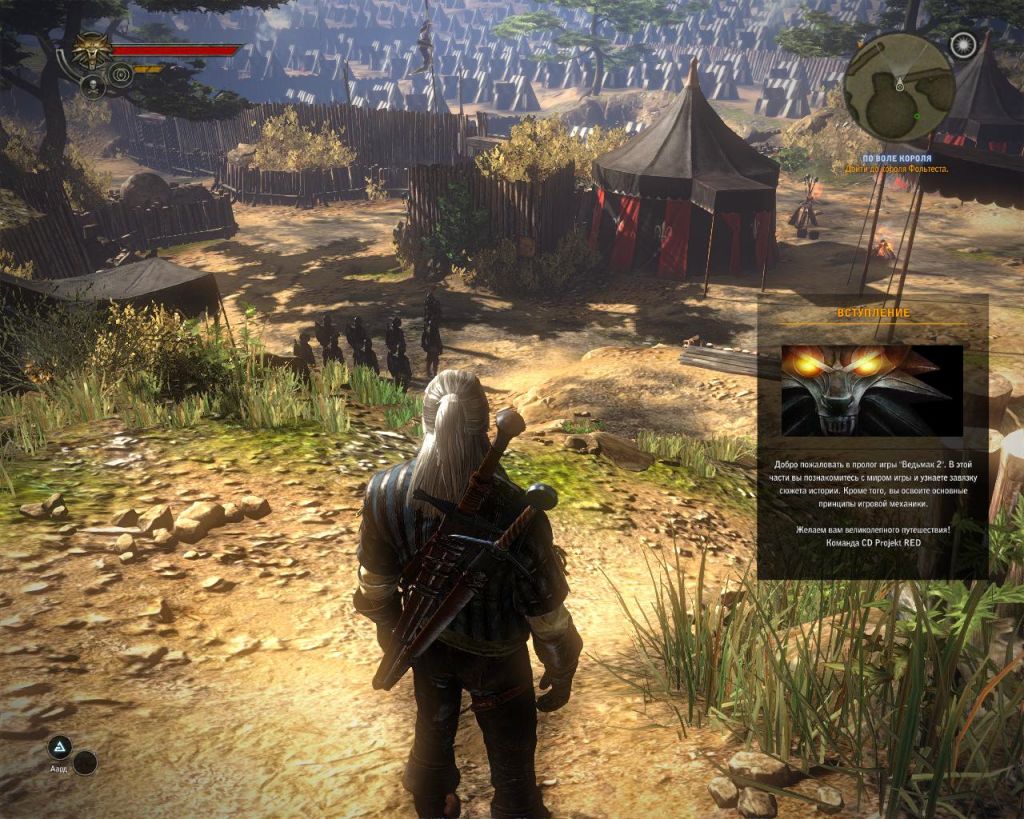Click the concentric rings icon beside the medallion

120,74
